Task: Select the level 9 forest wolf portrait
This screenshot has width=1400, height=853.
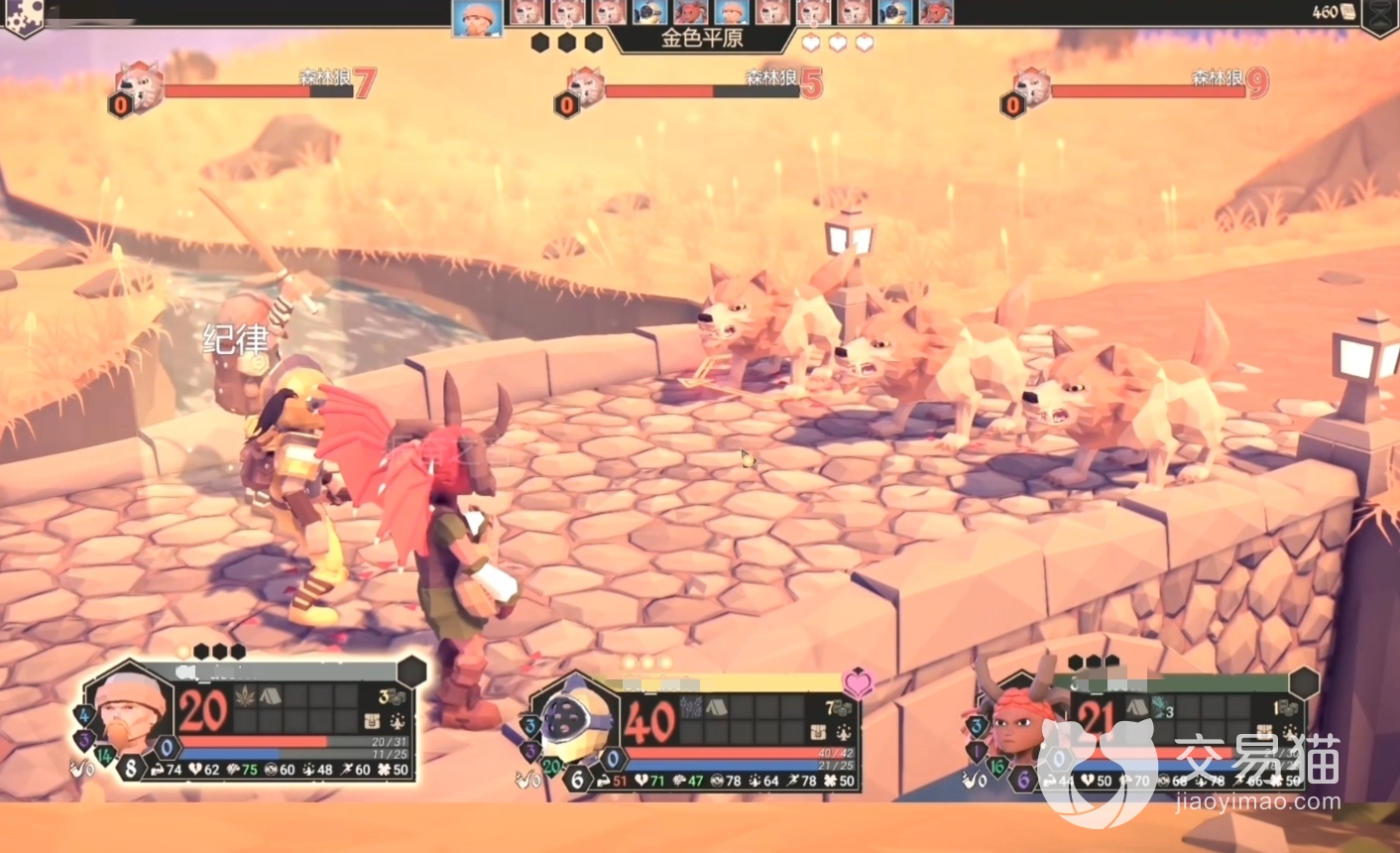Action: pyautogui.click(x=1031, y=87)
